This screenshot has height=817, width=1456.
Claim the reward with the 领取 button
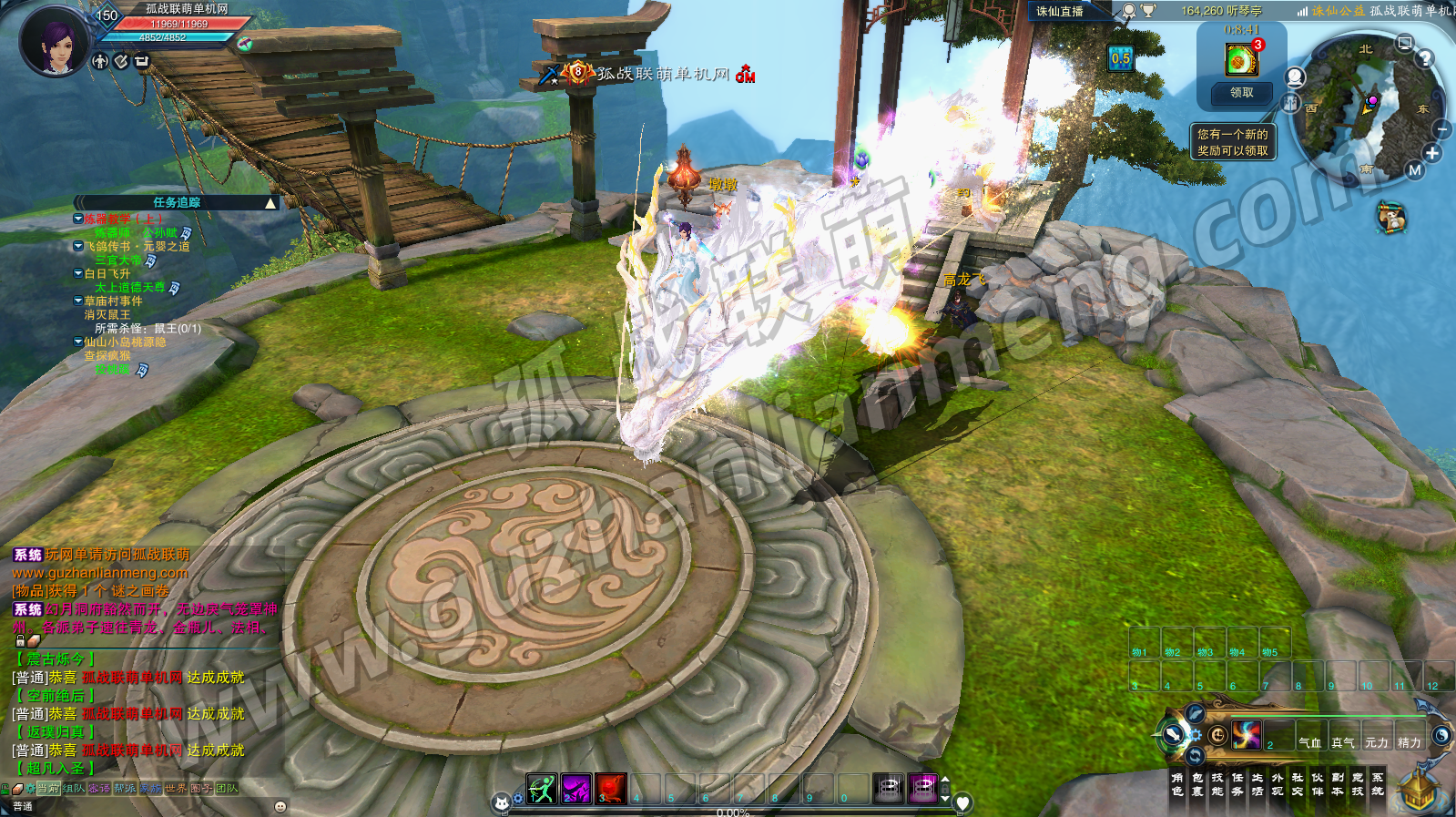[x=1241, y=93]
